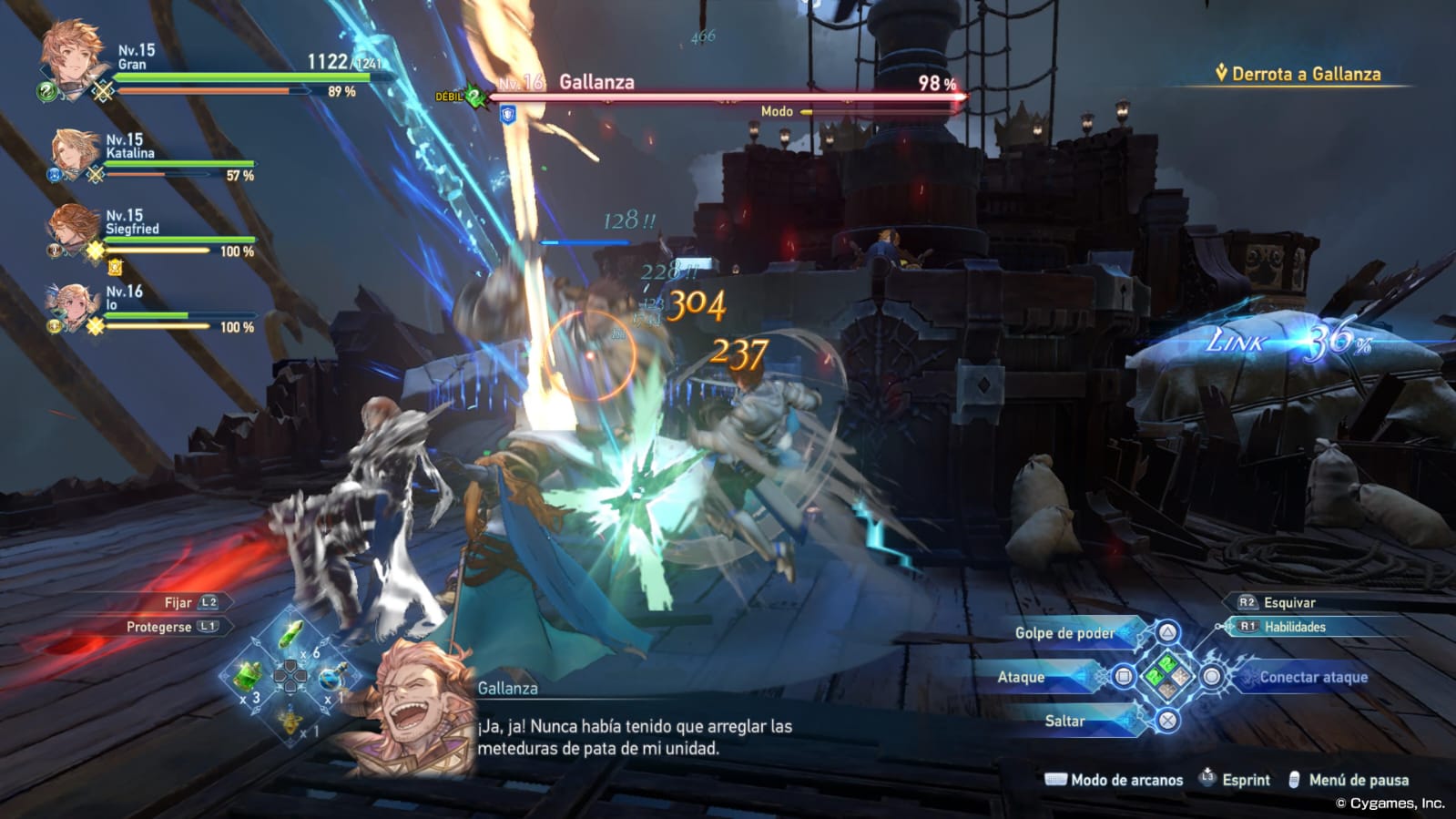The width and height of the screenshot is (1456, 819).
Task: Use the green potion jar, three left
Action: 248,677
